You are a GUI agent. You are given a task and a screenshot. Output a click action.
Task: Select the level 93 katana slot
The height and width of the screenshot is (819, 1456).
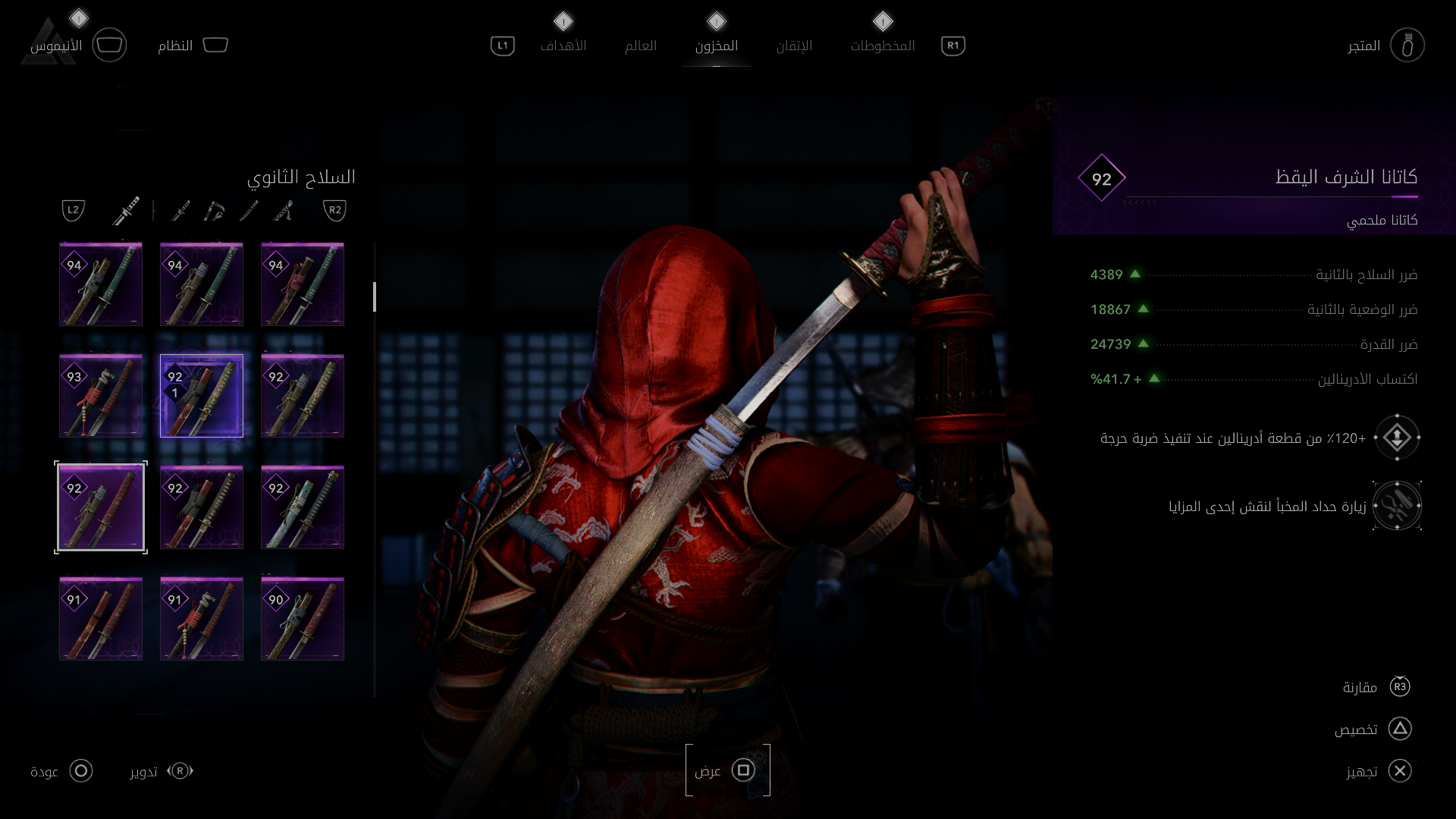(x=101, y=396)
